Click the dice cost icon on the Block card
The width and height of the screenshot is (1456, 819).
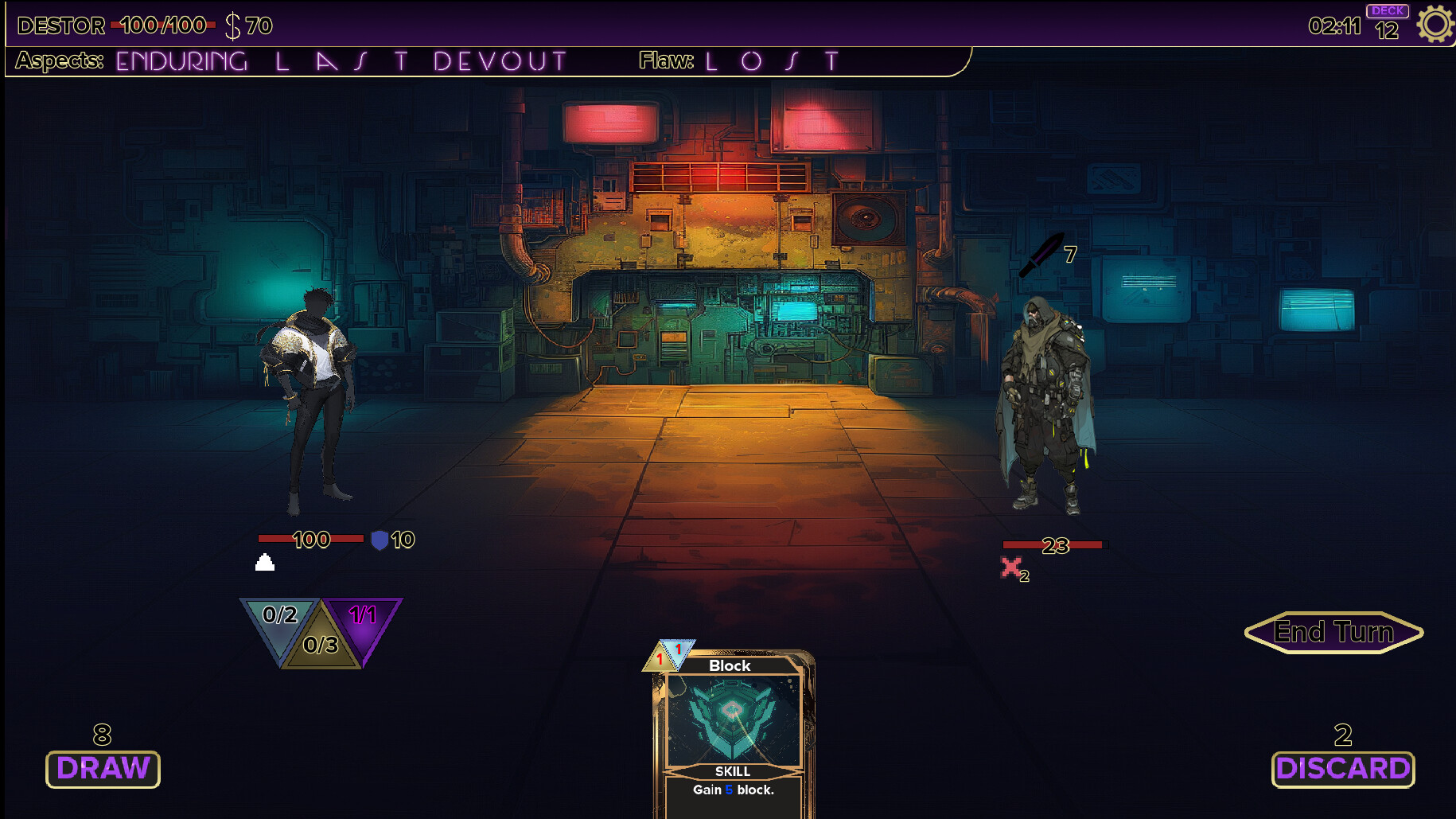point(668,656)
